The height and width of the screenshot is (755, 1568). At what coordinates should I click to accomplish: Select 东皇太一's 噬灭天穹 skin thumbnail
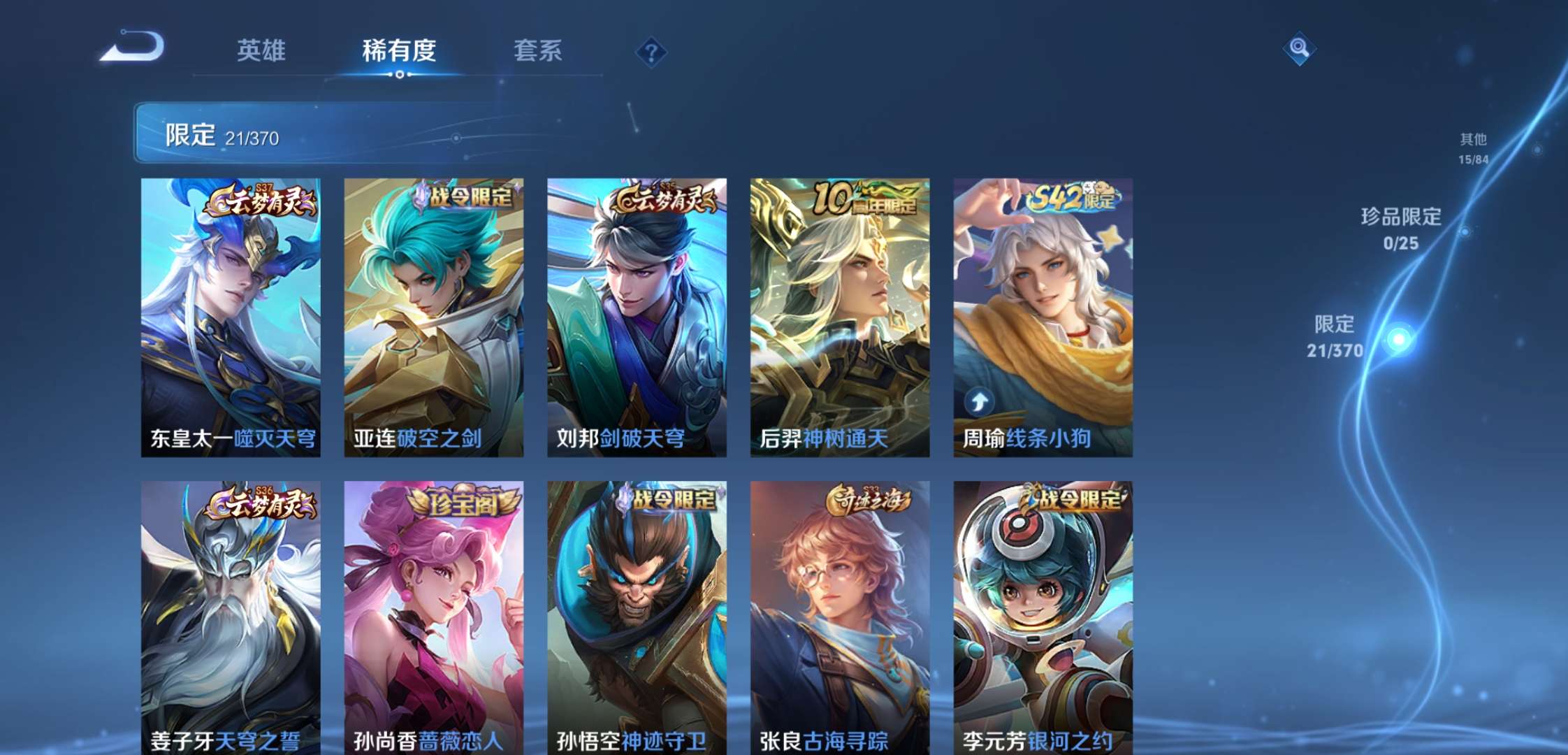[x=231, y=315]
